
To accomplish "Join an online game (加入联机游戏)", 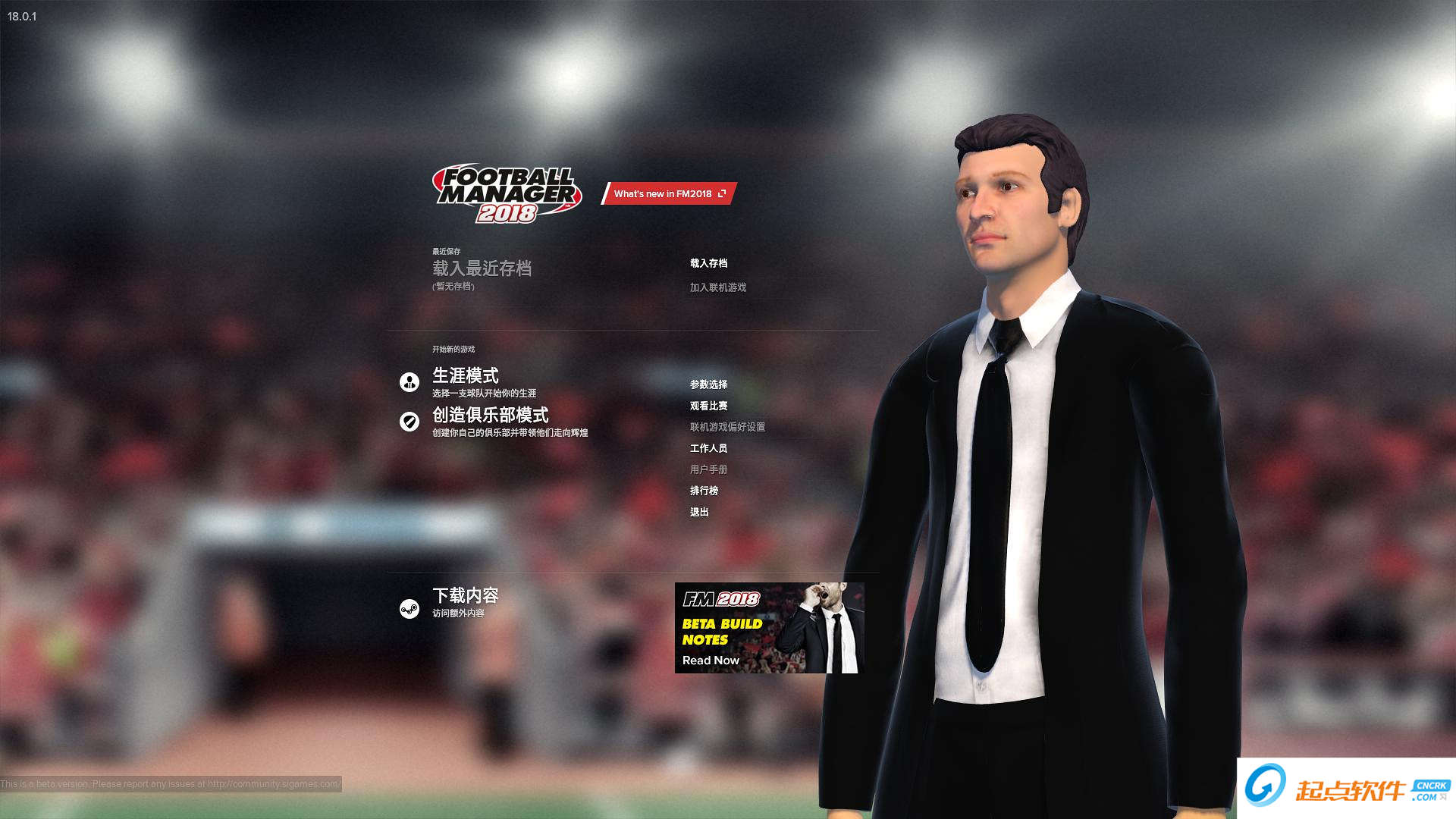I will pyautogui.click(x=717, y=287).
